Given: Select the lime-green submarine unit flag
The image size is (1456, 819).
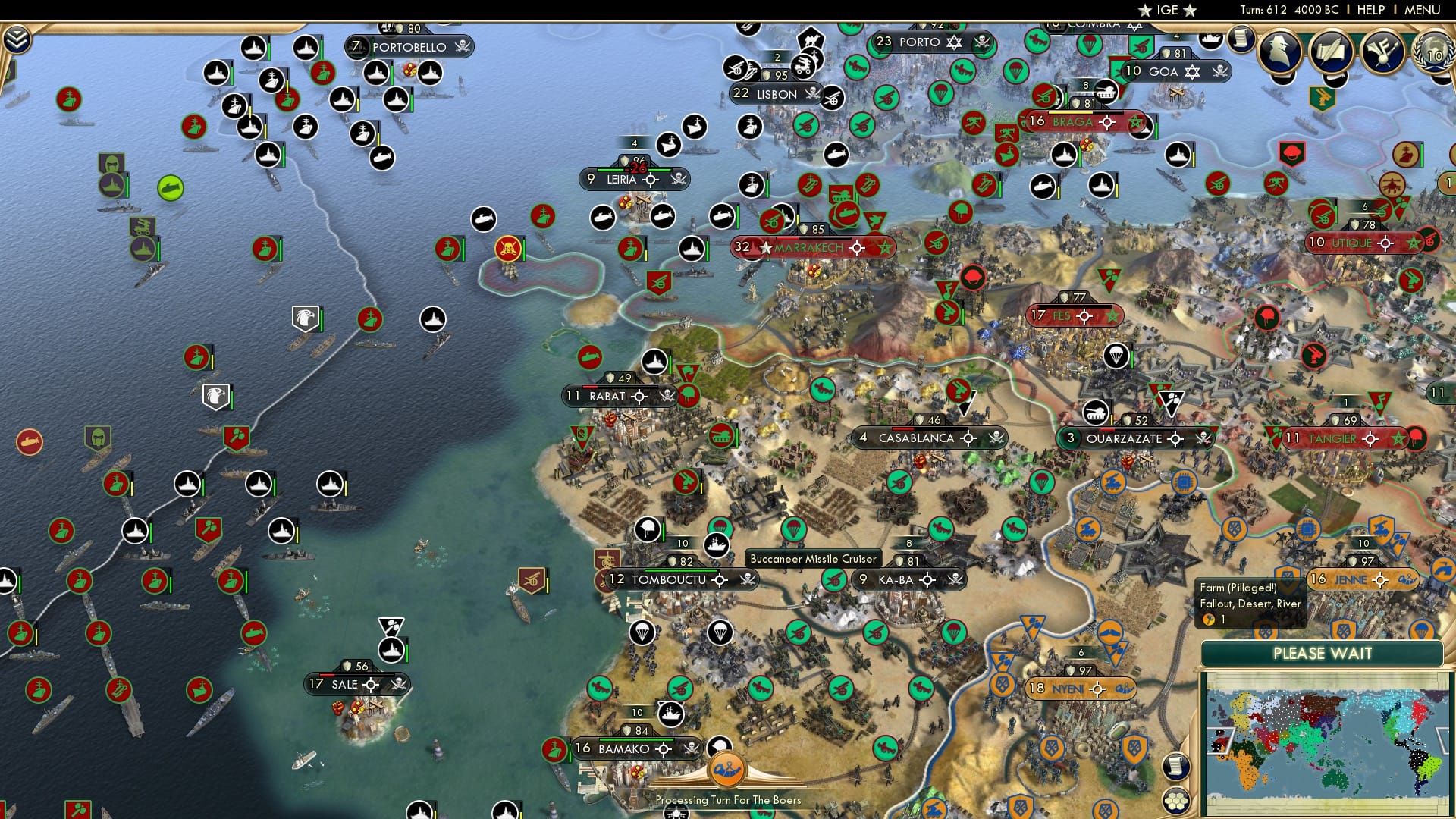Looking at the screenshot, I should point(170,187).
